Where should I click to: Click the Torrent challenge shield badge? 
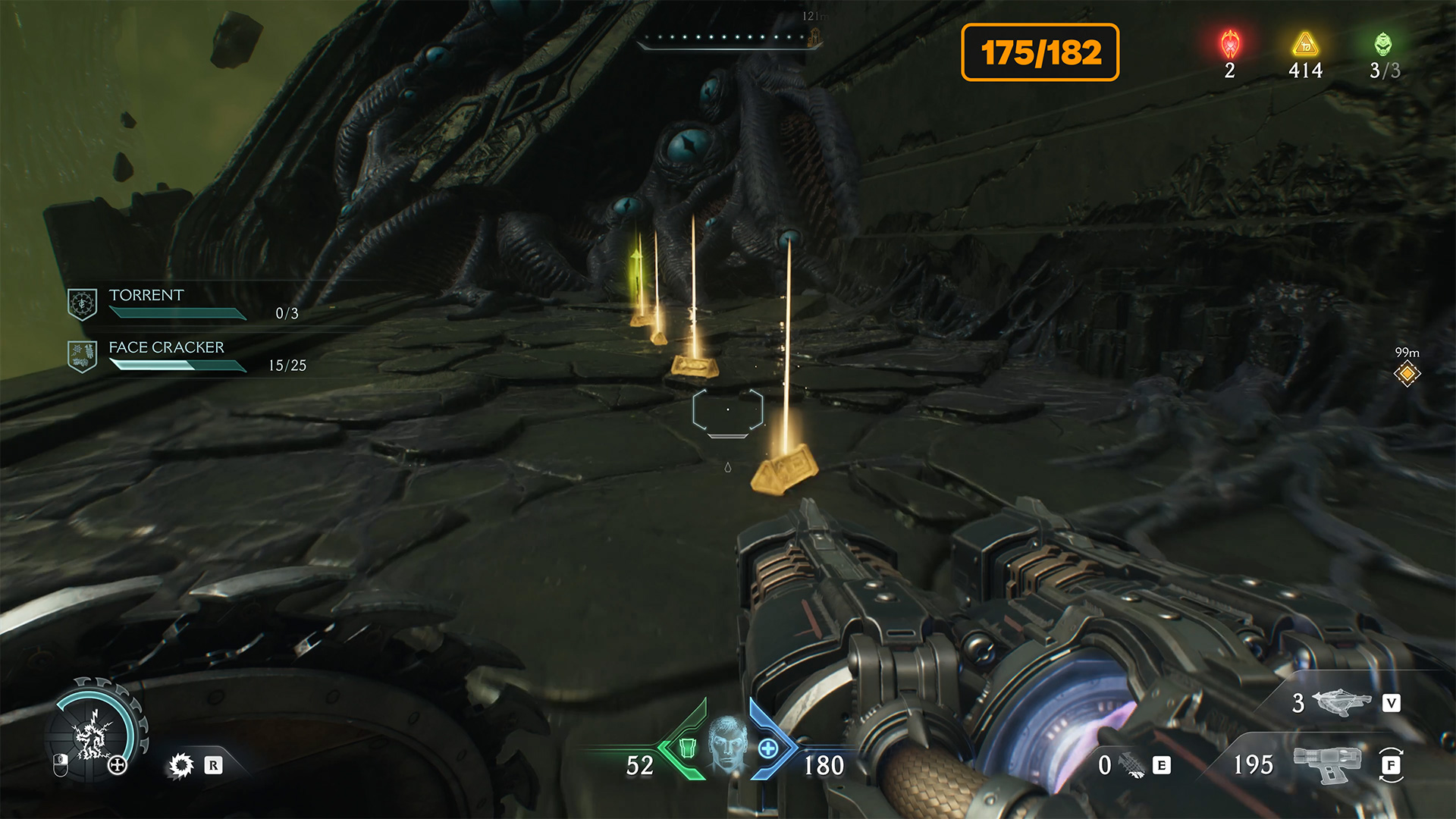[x=82, y=304]
